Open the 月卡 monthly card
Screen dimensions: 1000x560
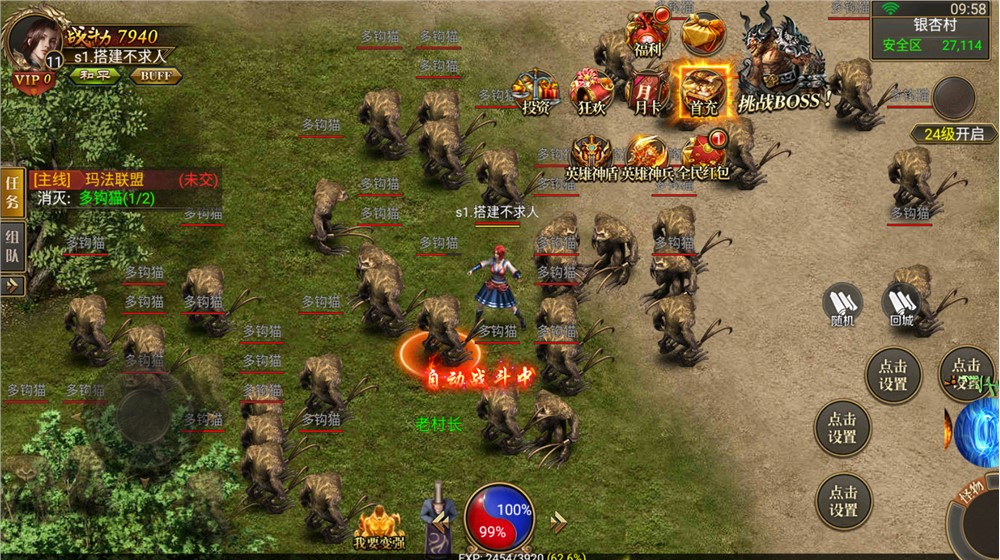click(646, 91)
